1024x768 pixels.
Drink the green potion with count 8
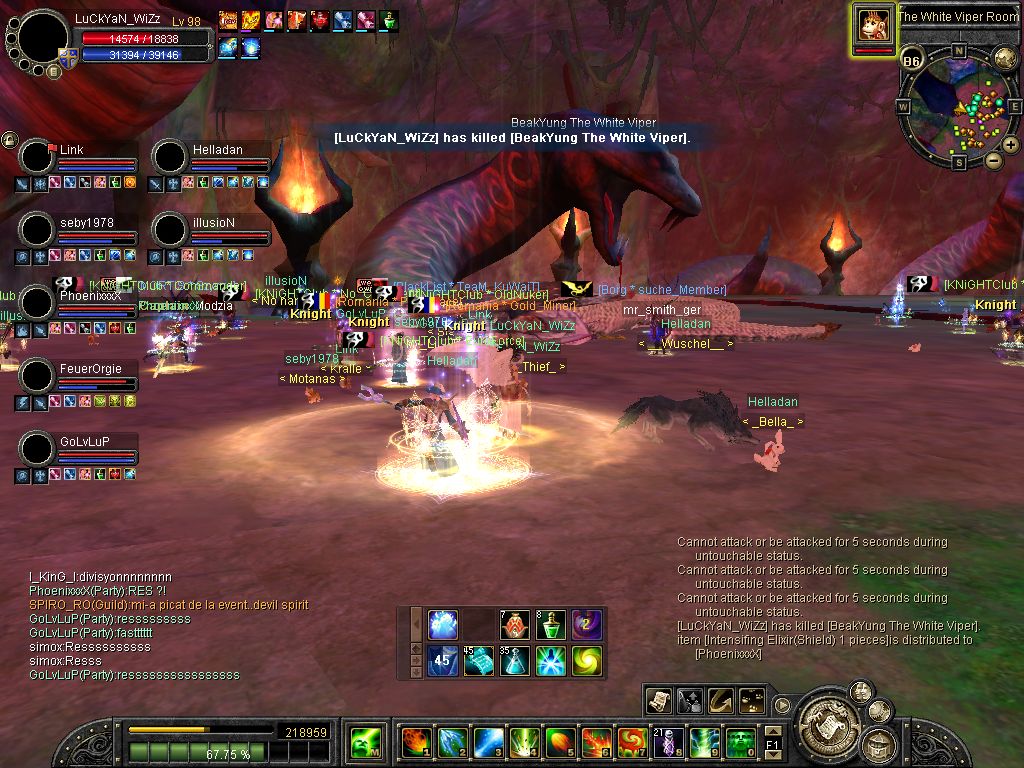pos(550,625)
